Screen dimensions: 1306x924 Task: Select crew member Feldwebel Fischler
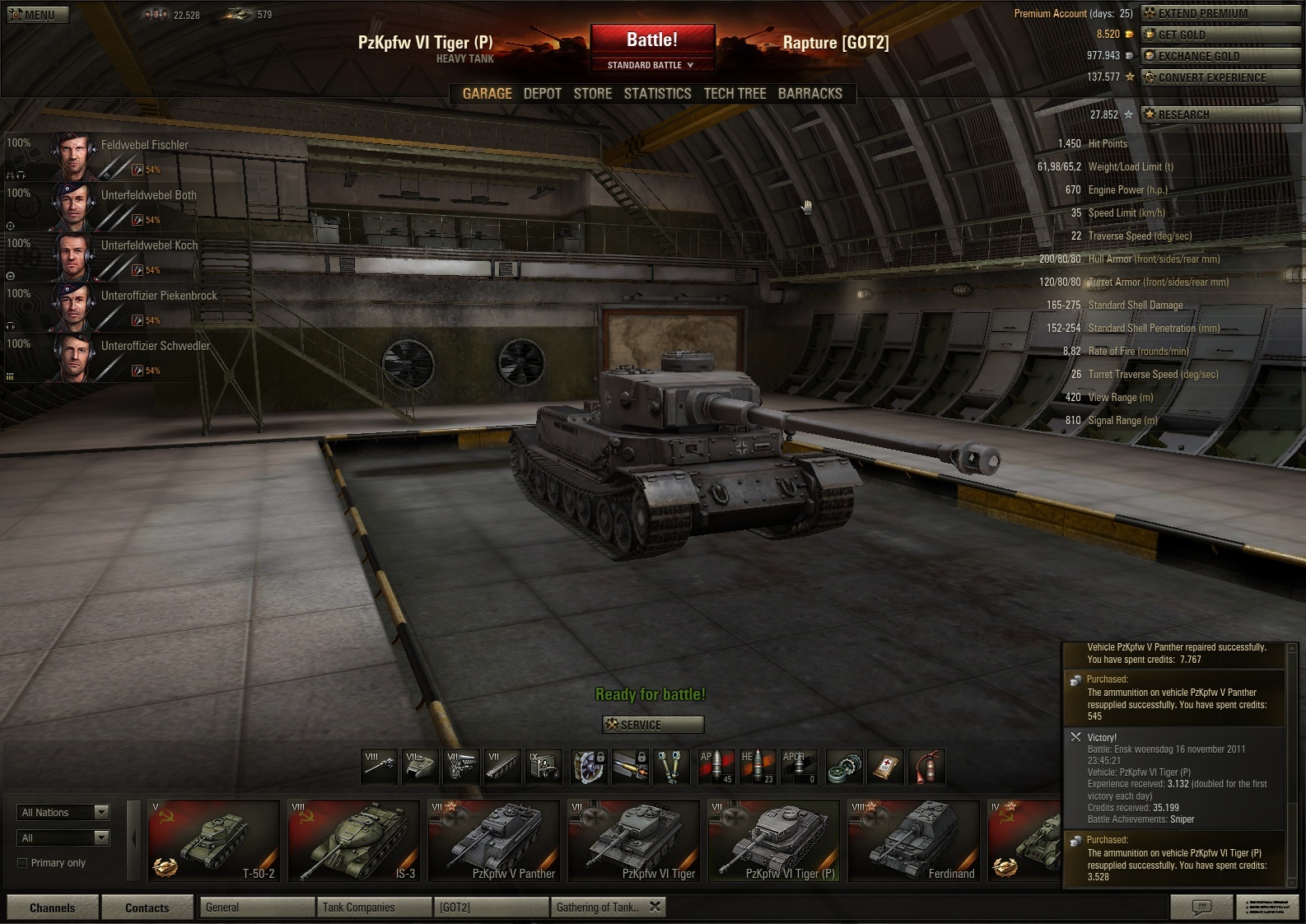pyautogui.click(x=124, y=156)
